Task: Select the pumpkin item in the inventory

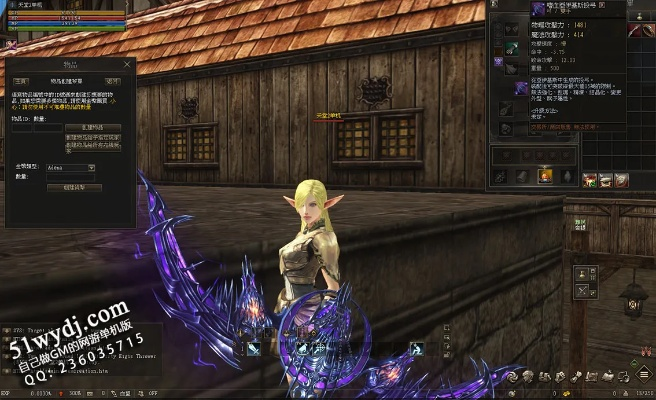Action: click(545, 176)
